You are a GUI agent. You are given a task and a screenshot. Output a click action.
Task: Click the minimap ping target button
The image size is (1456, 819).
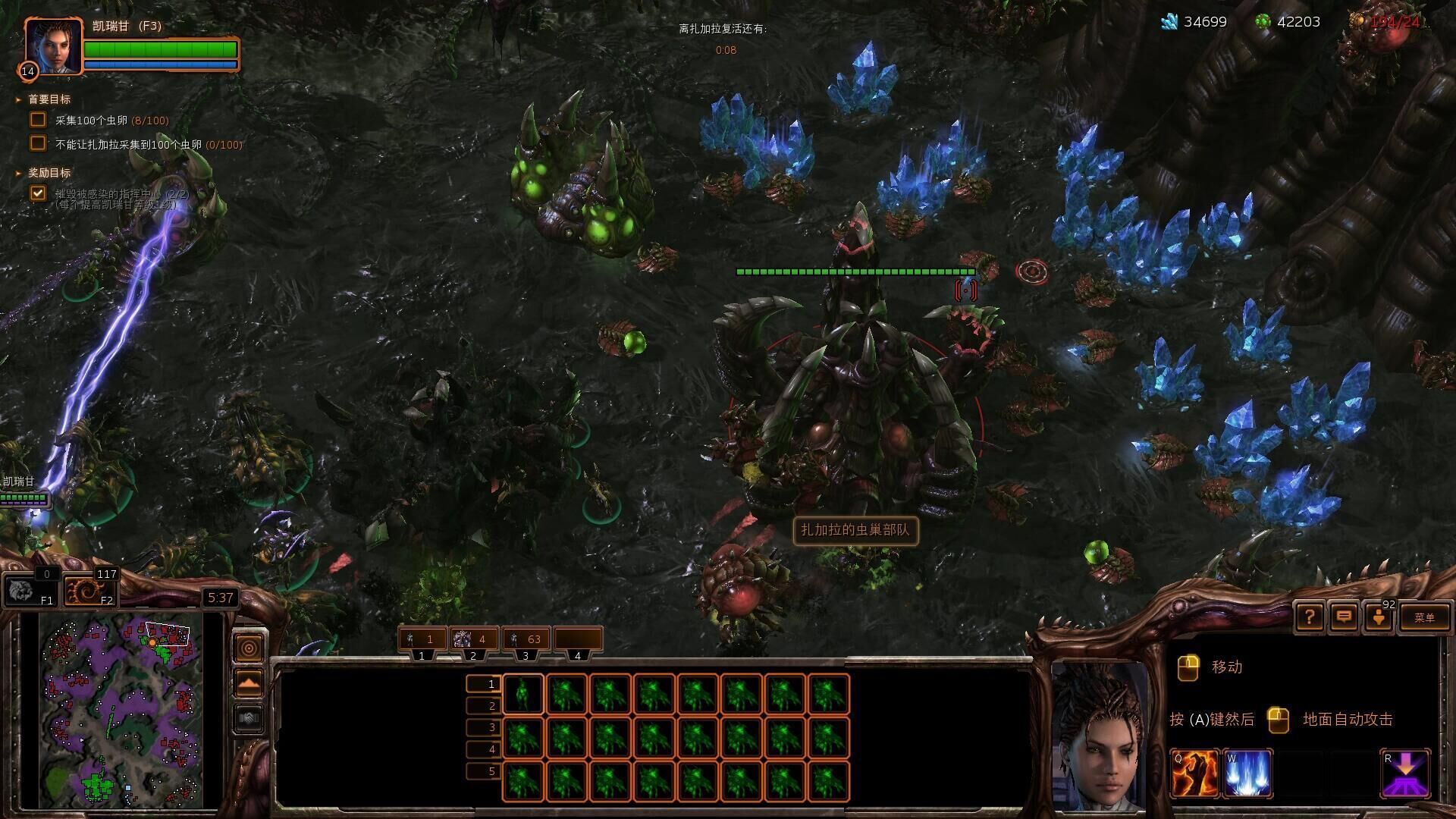click(249, 648)
